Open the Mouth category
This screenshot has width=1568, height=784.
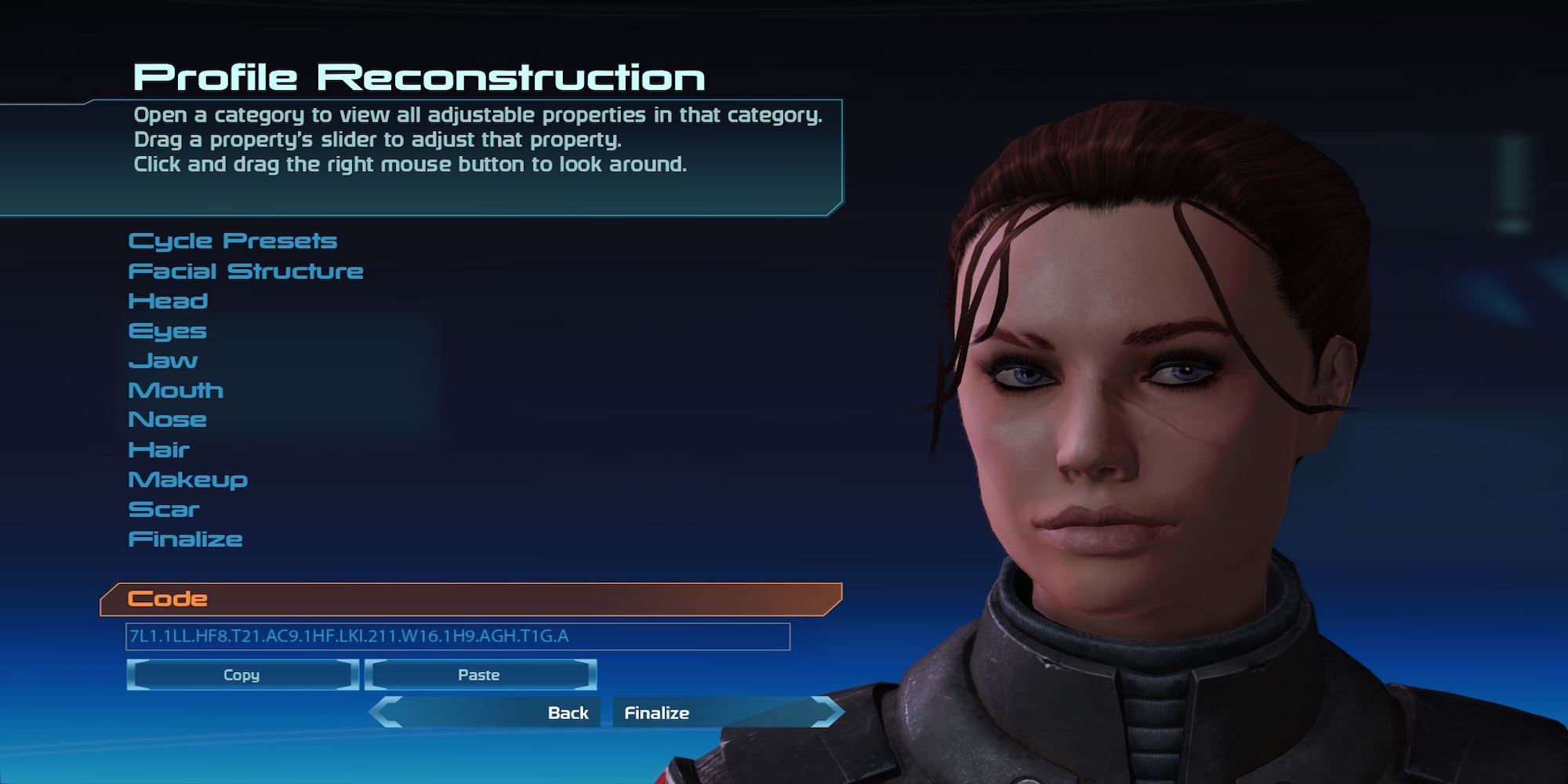click(x=176, y=390)
